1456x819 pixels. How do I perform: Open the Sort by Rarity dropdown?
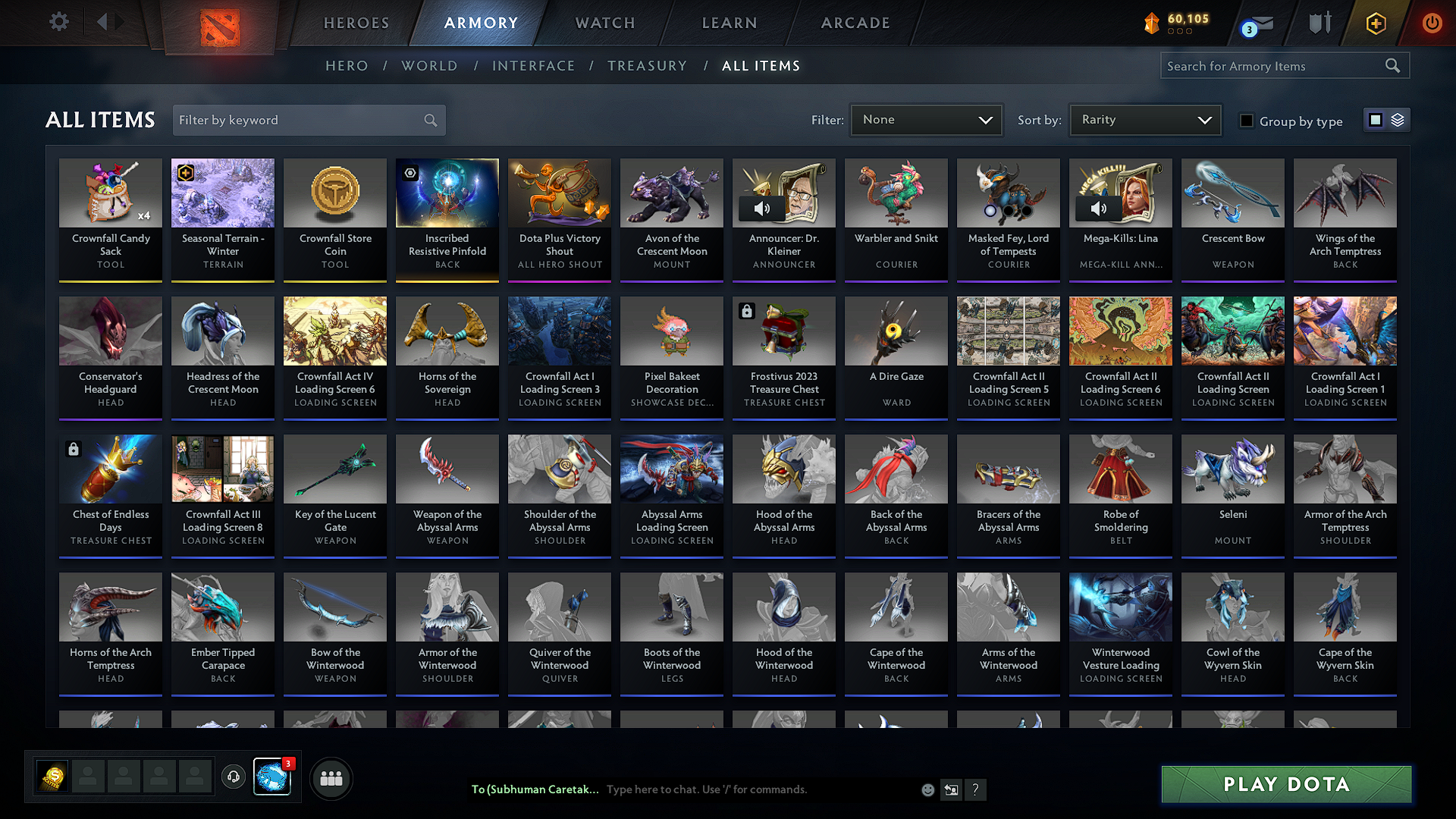click(1144, 119)
